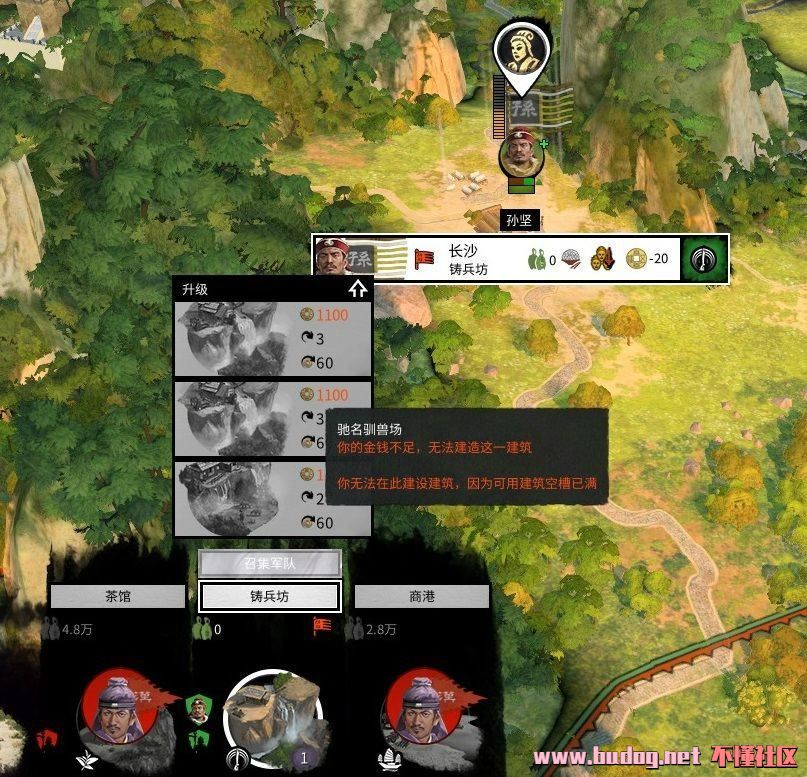
Task: Click the upgrade arrow in the 升级 header
Action: pyautogui.click(x=358, y=290)
